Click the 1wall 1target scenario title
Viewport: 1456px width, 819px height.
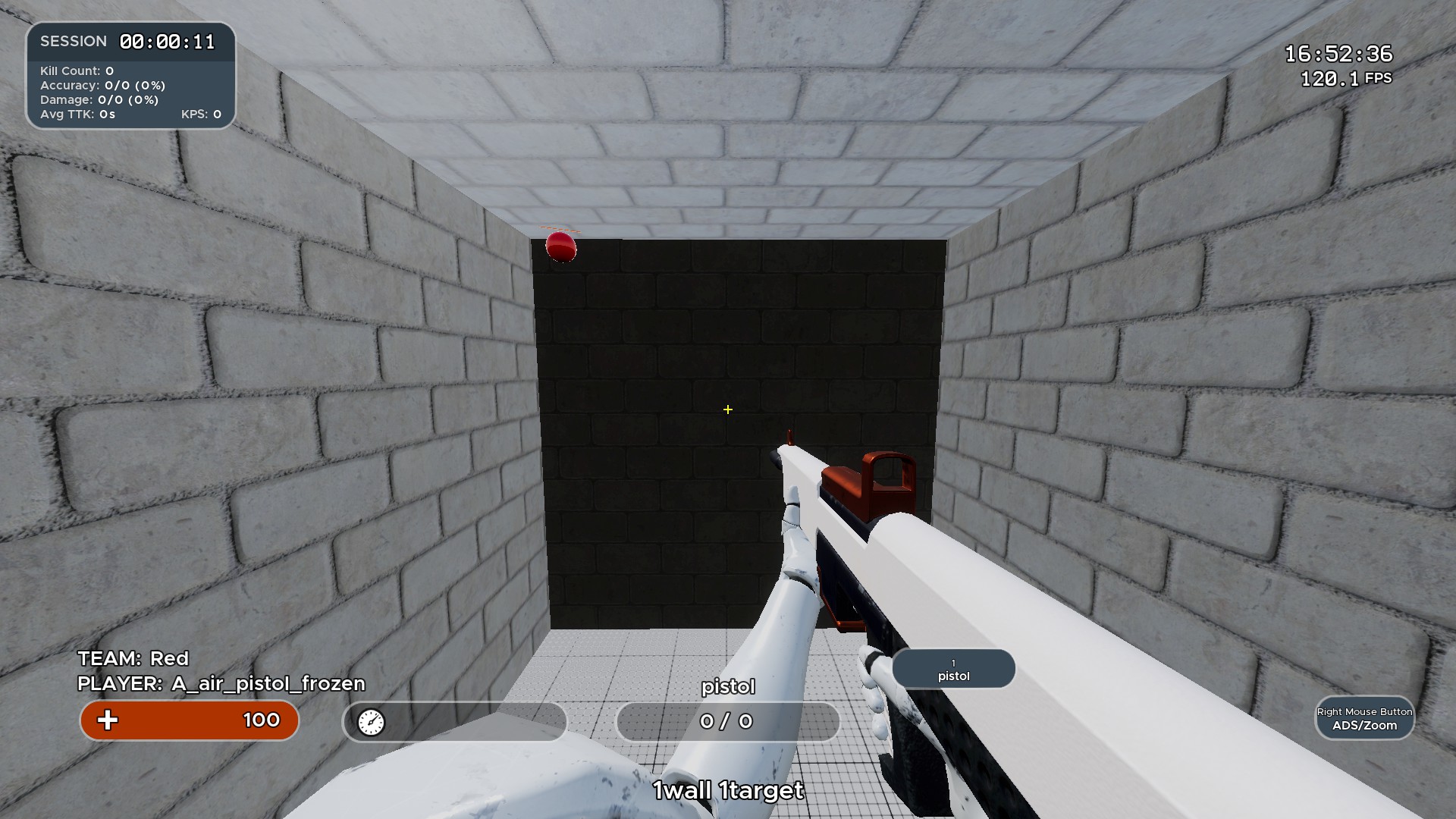tap(727, 790)
